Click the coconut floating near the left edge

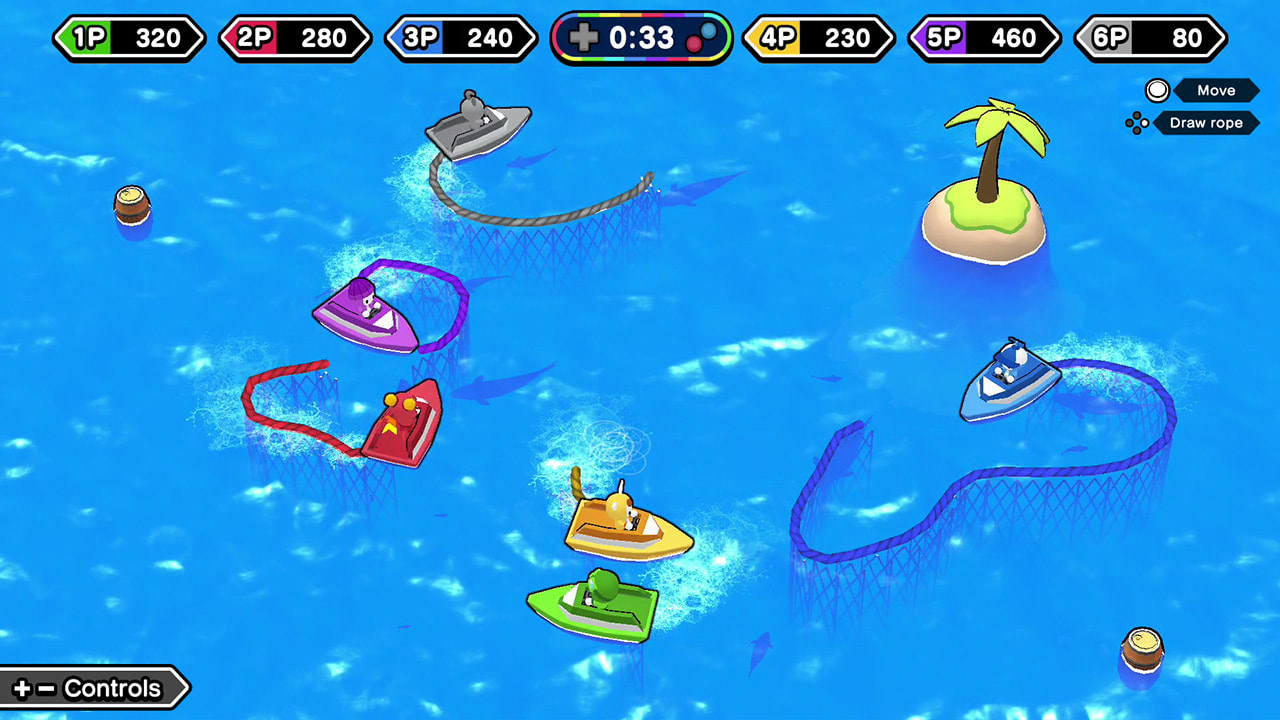(x=130, y=204)
